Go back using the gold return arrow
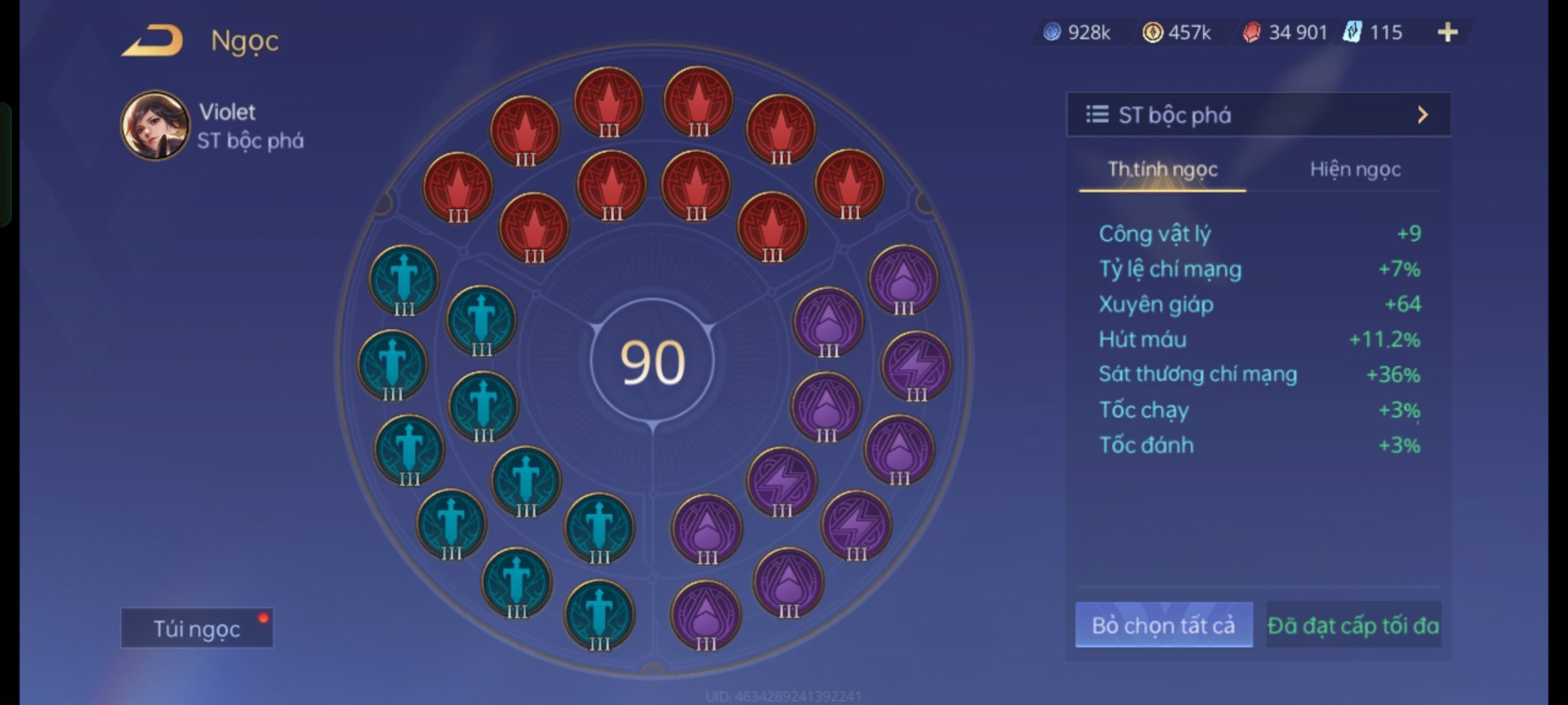The width and height of the screenshot is (1568, 705). [x=152, y=41]
